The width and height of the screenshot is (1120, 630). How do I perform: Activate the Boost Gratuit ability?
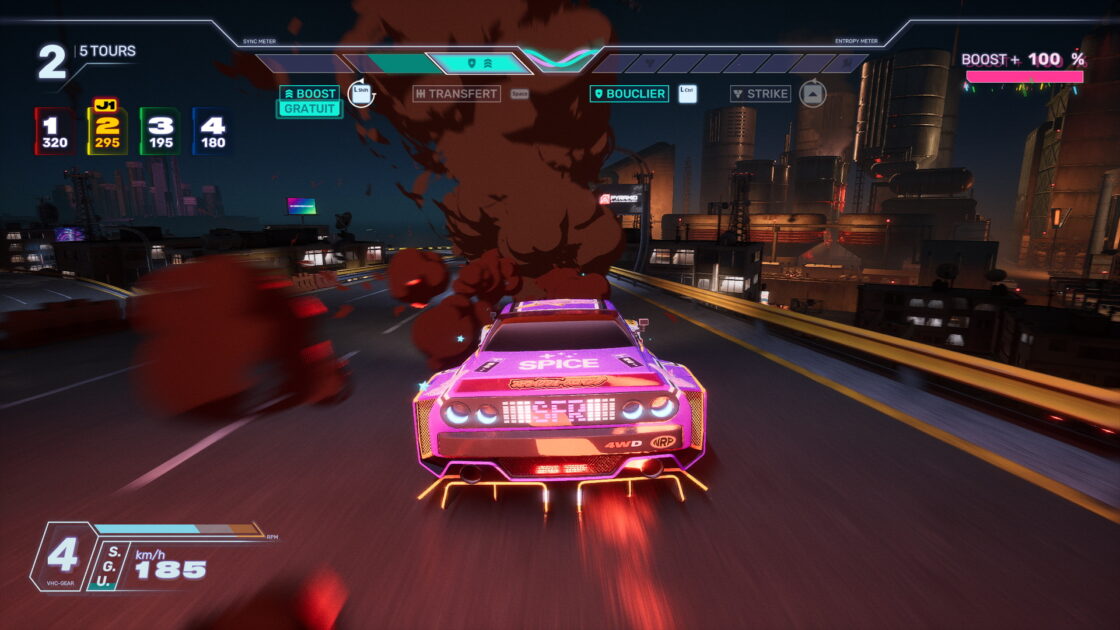[x=309, y=101]
